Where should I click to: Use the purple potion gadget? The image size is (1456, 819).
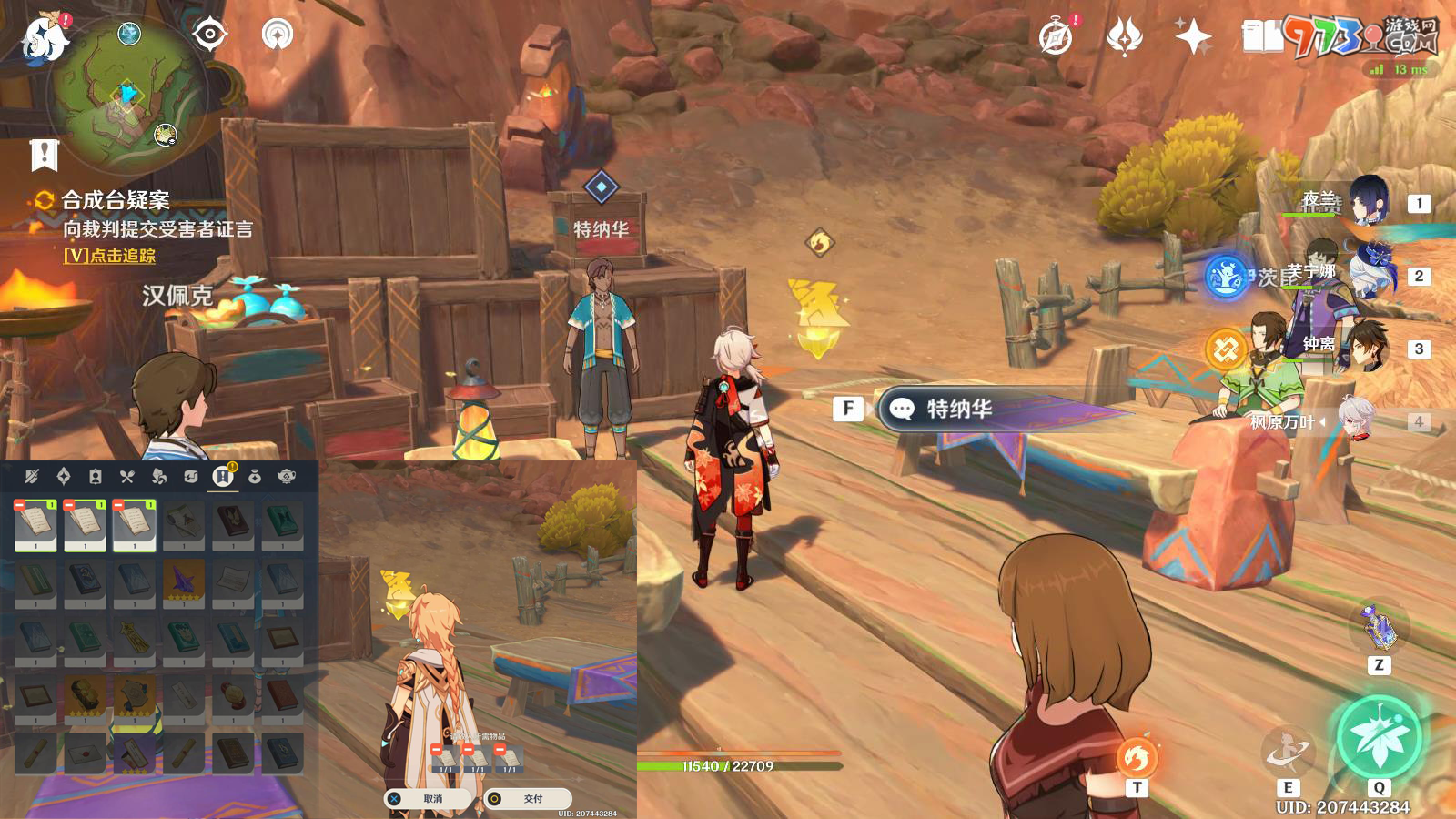(1380, 628)
